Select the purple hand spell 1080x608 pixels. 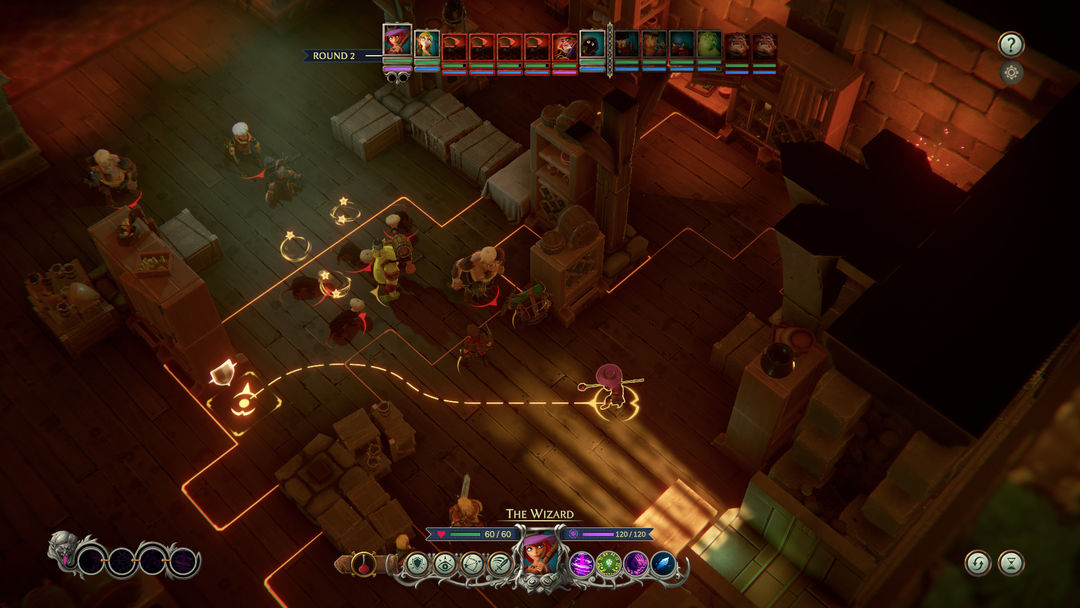[635, 564]
